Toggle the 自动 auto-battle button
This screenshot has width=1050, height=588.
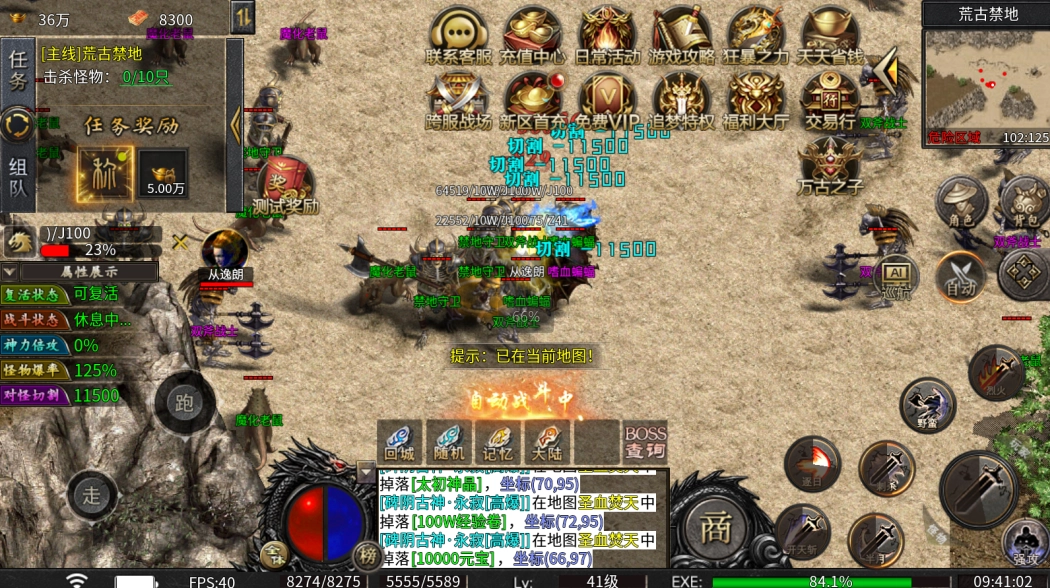(x=961, y=276)
